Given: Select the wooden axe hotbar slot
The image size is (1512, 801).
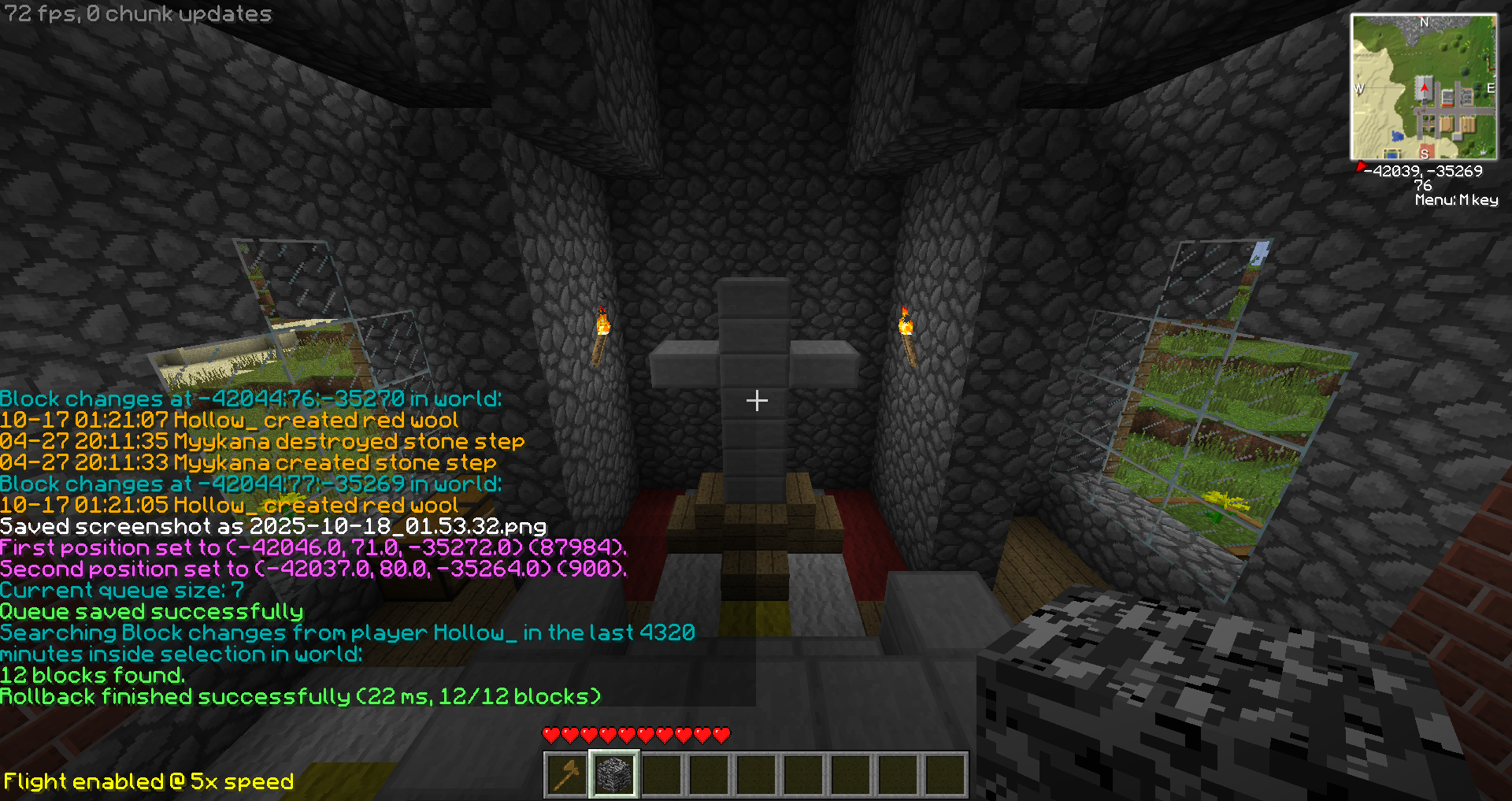Looking at the screenshot, I should click(x=566, y=774).
